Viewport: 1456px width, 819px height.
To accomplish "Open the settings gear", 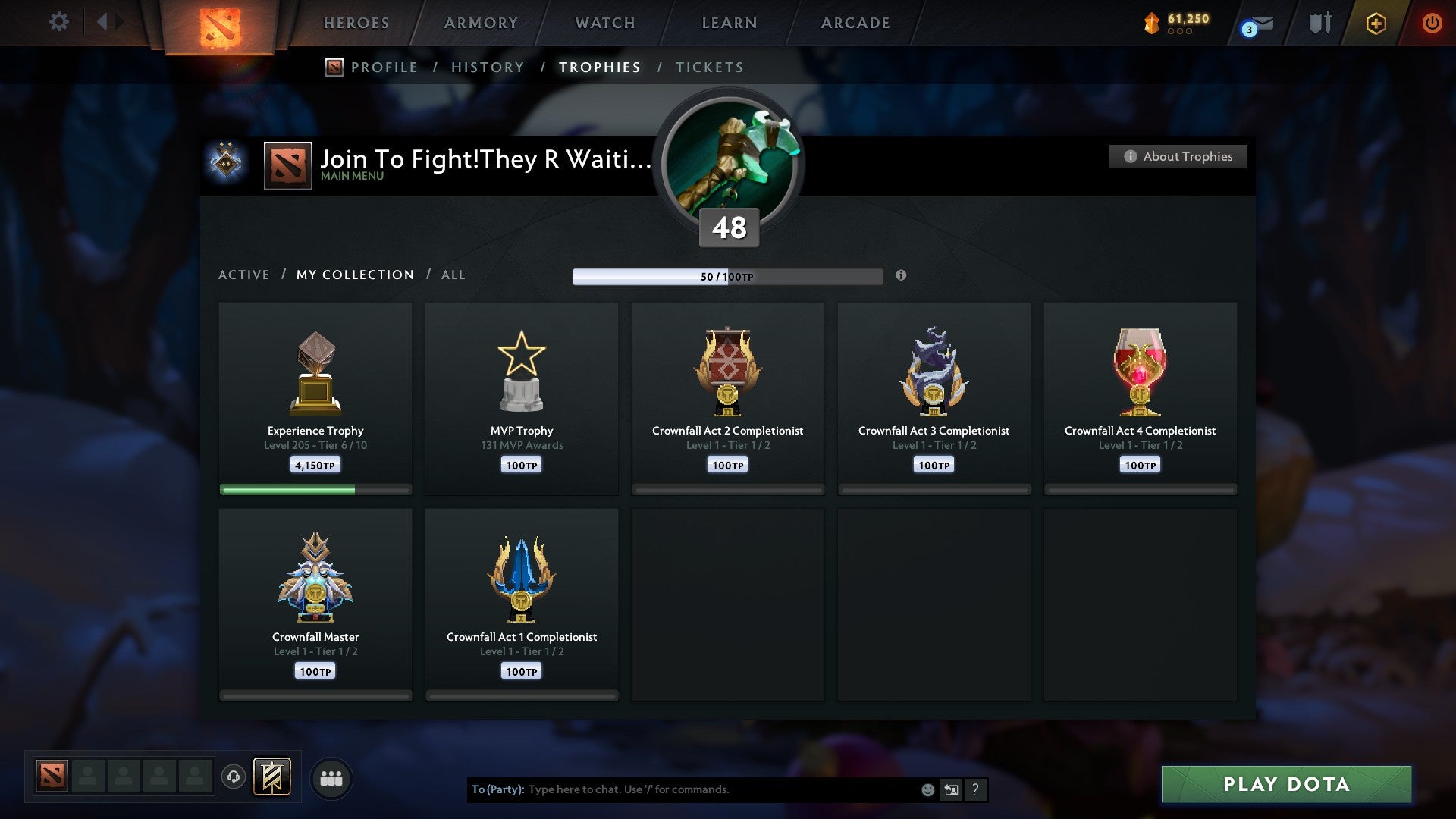I will click(x=58, y=21).
